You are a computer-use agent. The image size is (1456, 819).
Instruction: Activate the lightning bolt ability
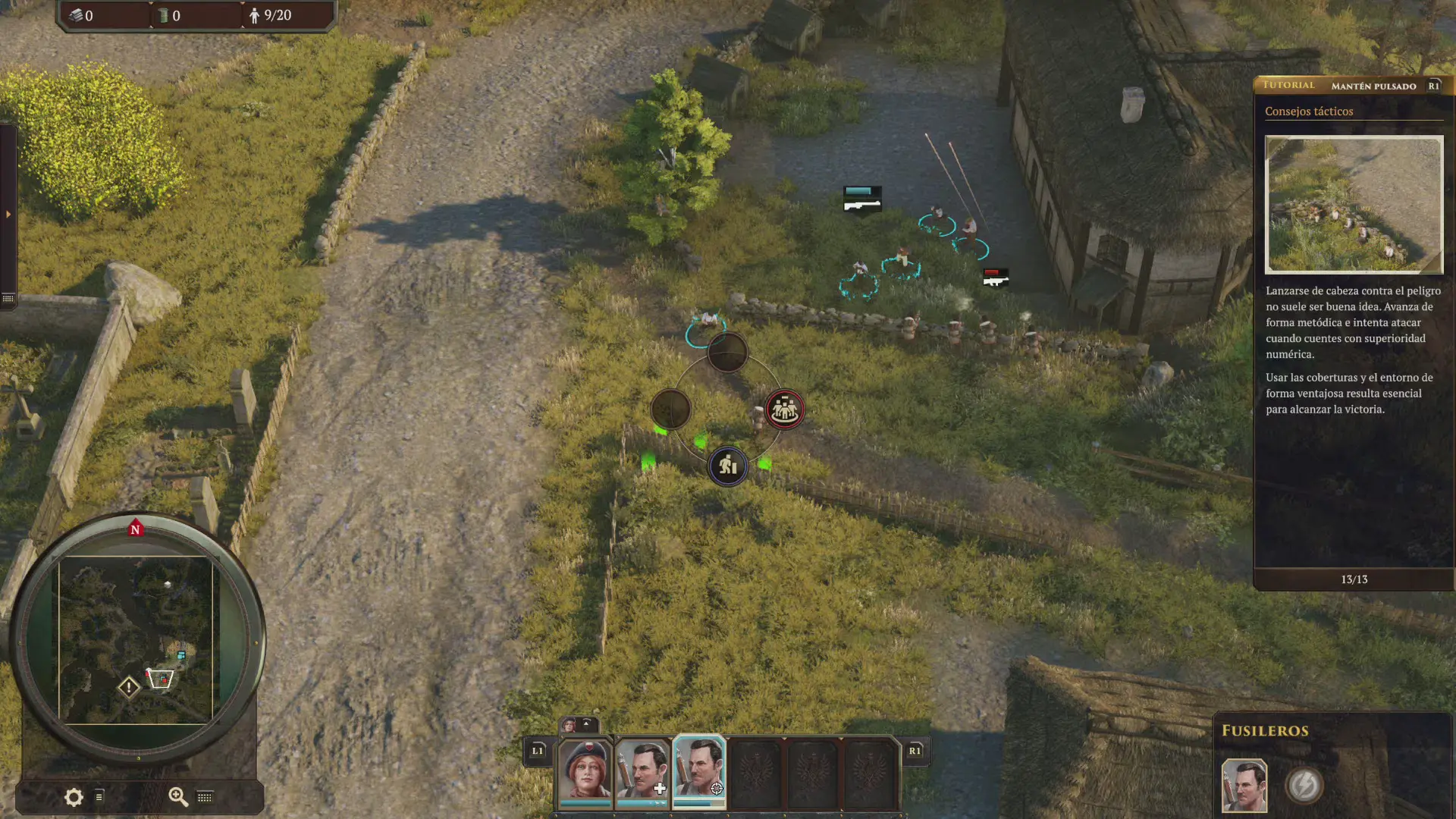(x=1304, y=786)
